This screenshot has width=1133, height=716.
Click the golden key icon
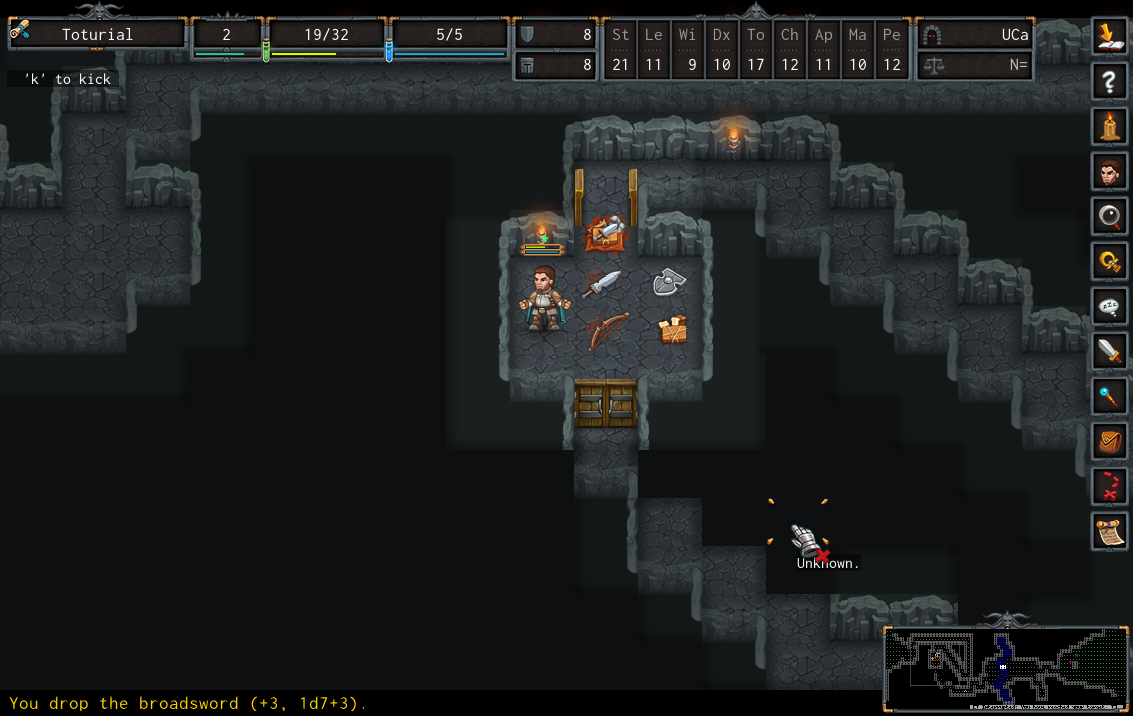click(1109, 262)
